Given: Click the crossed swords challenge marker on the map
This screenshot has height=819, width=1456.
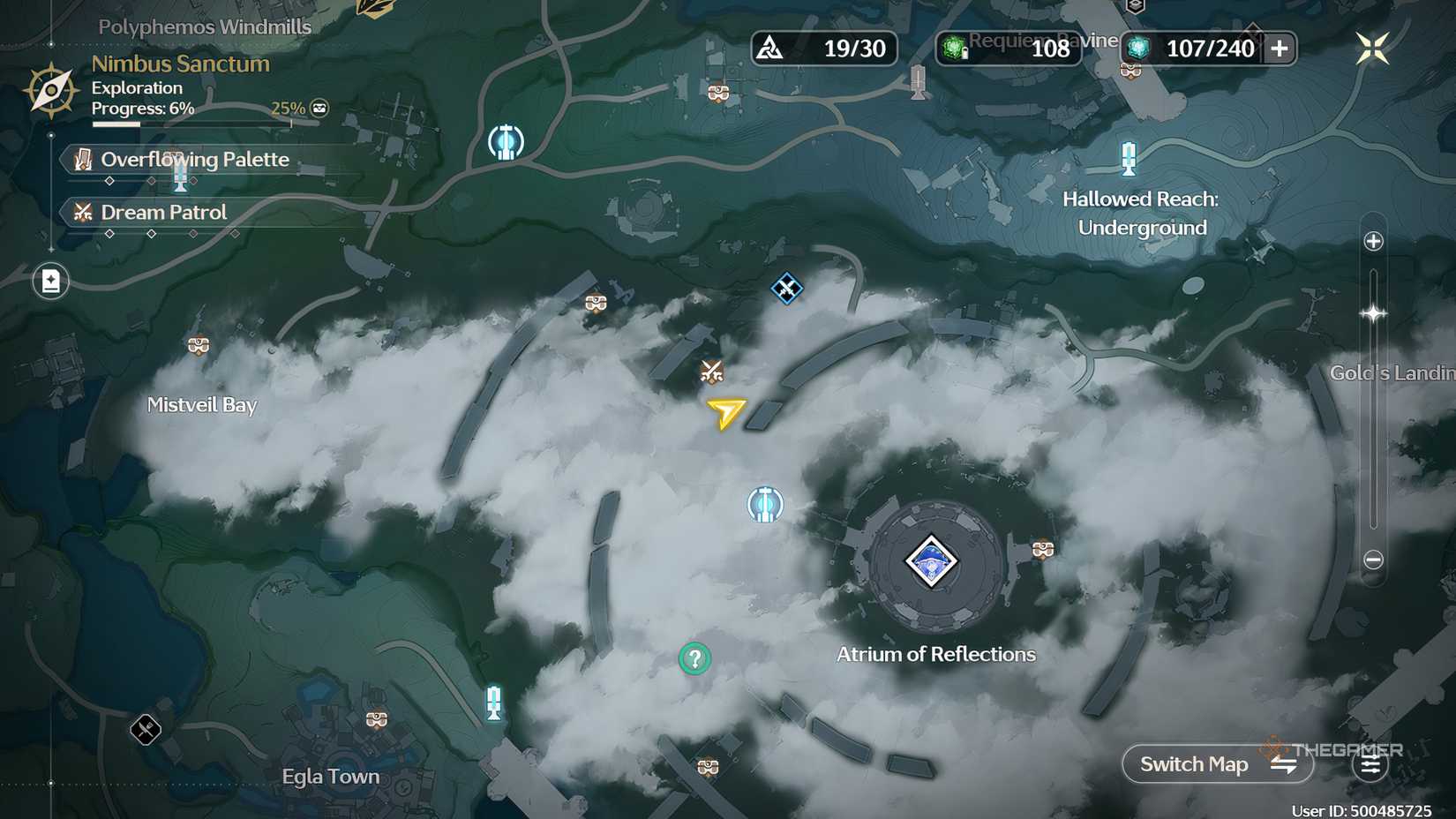Looking at the screenshot, I should coord(711,372).
